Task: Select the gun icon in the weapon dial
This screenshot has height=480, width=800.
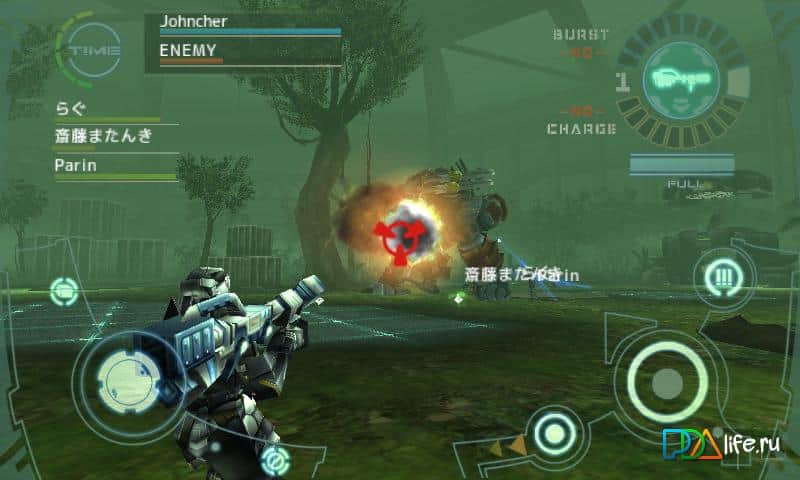Action: click(x=682, y=78)
